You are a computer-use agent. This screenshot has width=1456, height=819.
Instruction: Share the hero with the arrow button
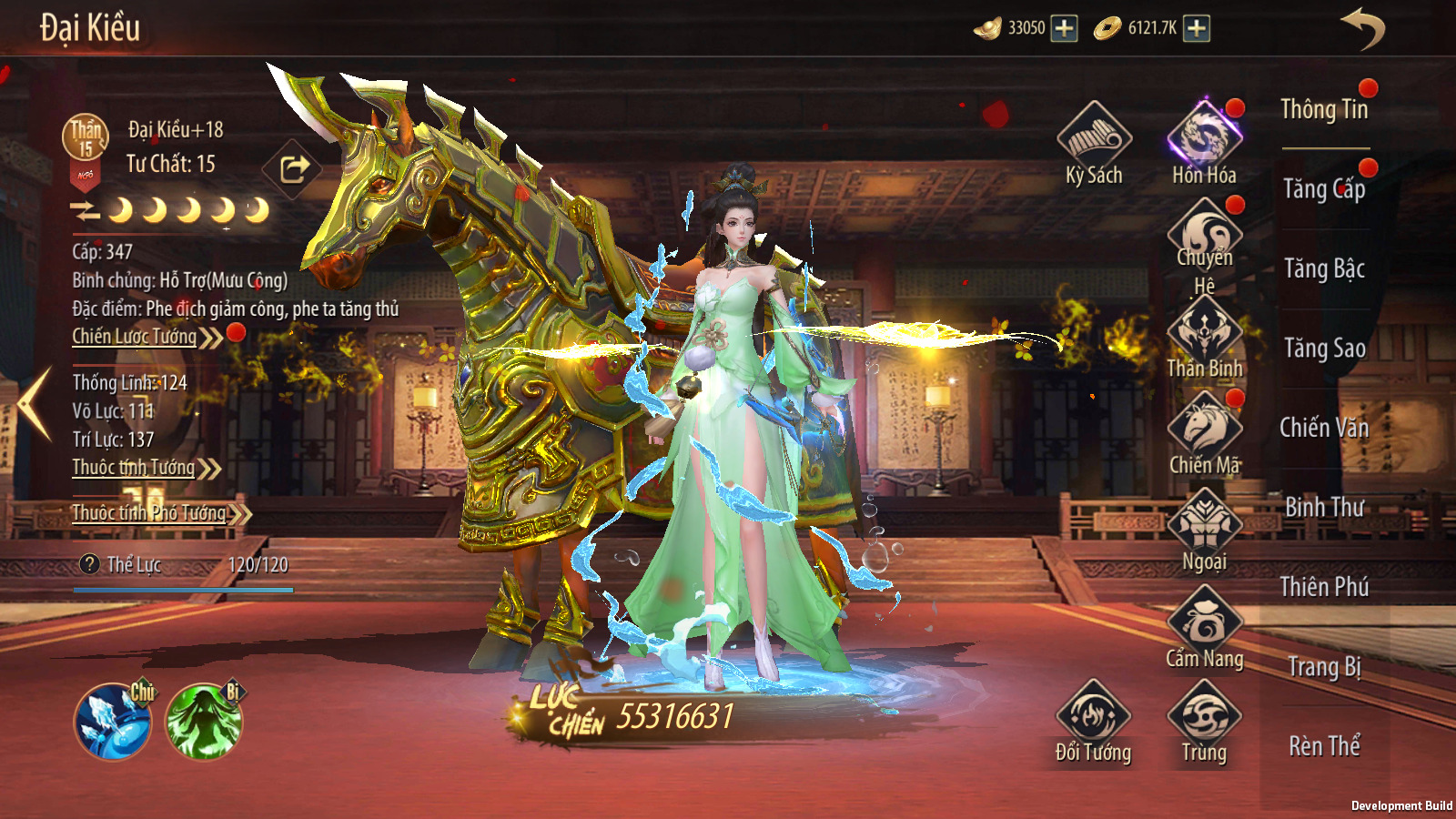[293, 168]
